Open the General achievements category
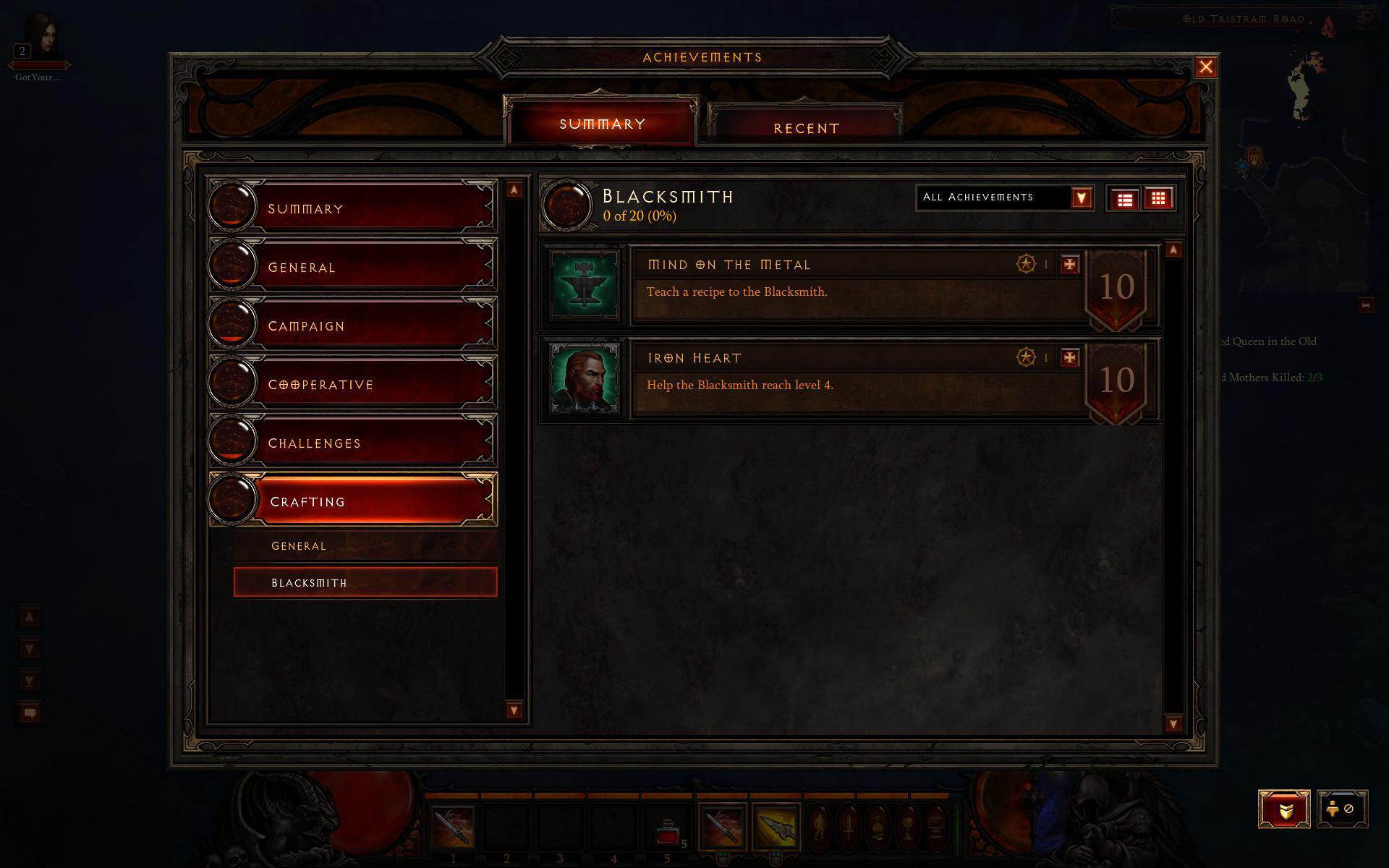Screen dimensions: 1389x868 tap(352, 267)
